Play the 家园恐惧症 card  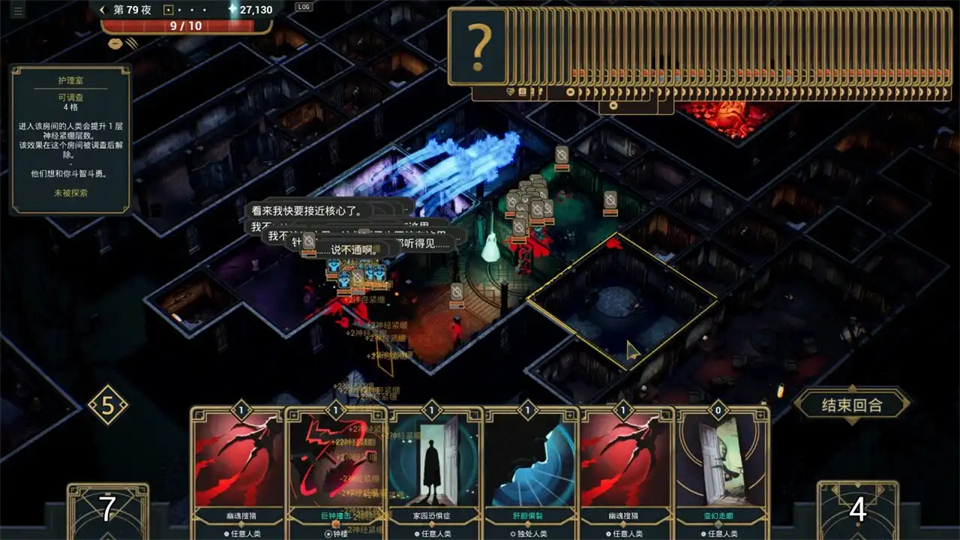pyautogui.click(x=432, y=466)
